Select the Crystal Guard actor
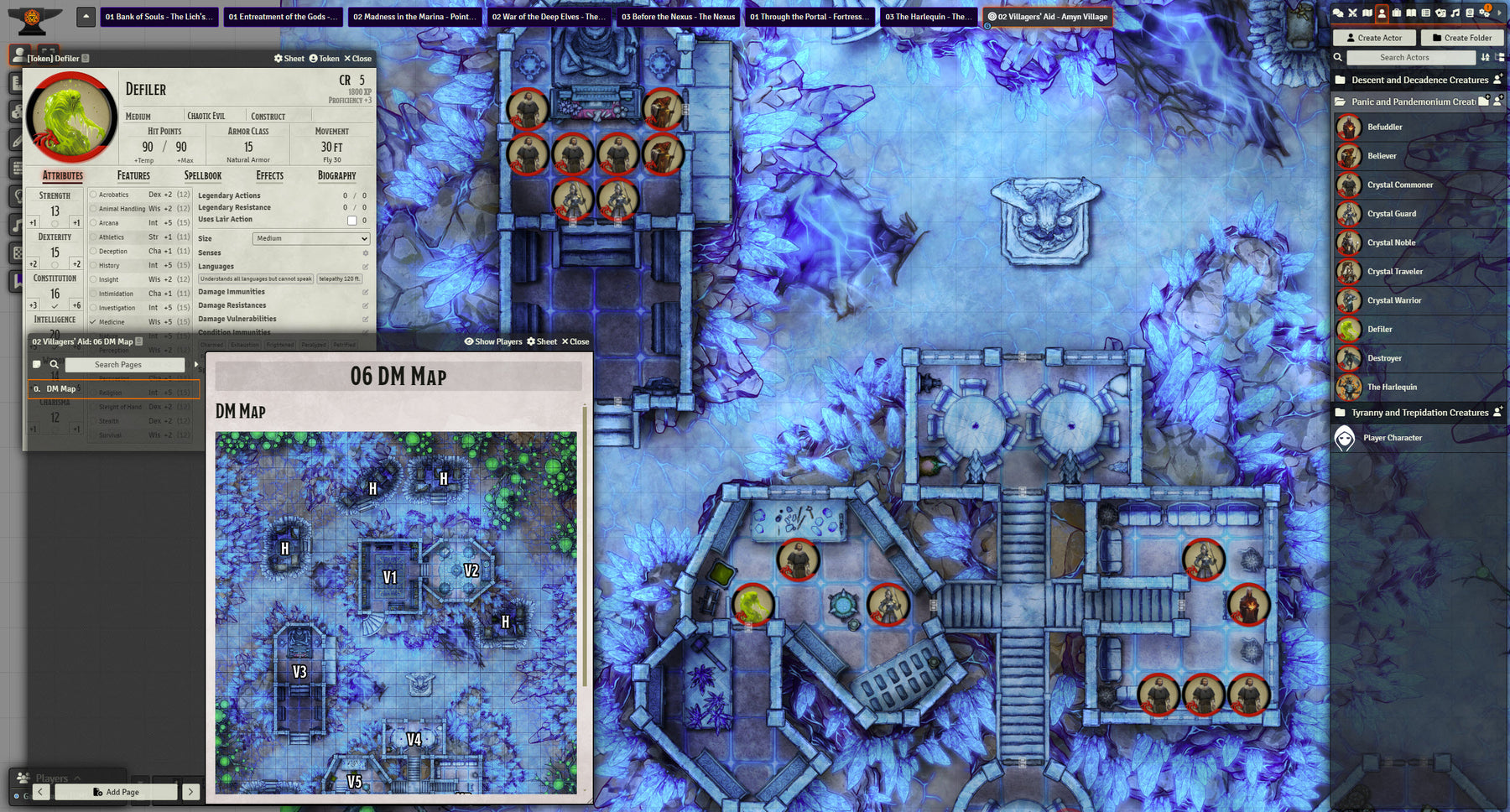The width and height of the screenshot is (1510, 812). [1391, 214]
